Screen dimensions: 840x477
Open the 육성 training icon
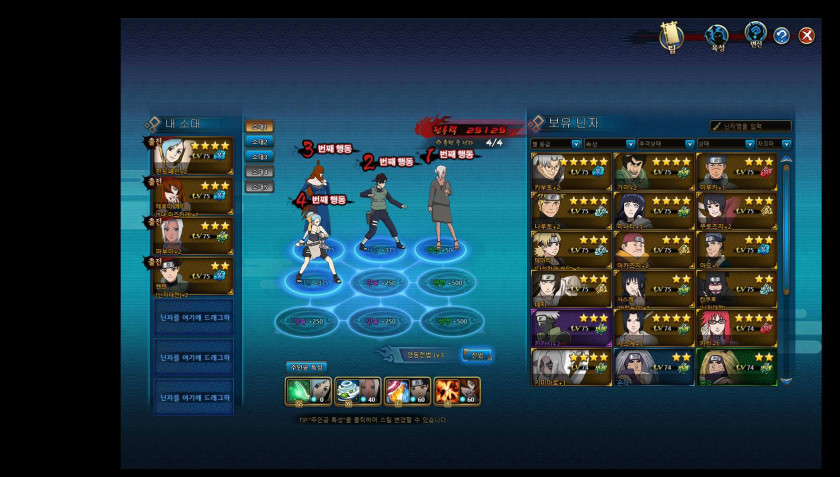pyautogui.click(x=716, y=37)
